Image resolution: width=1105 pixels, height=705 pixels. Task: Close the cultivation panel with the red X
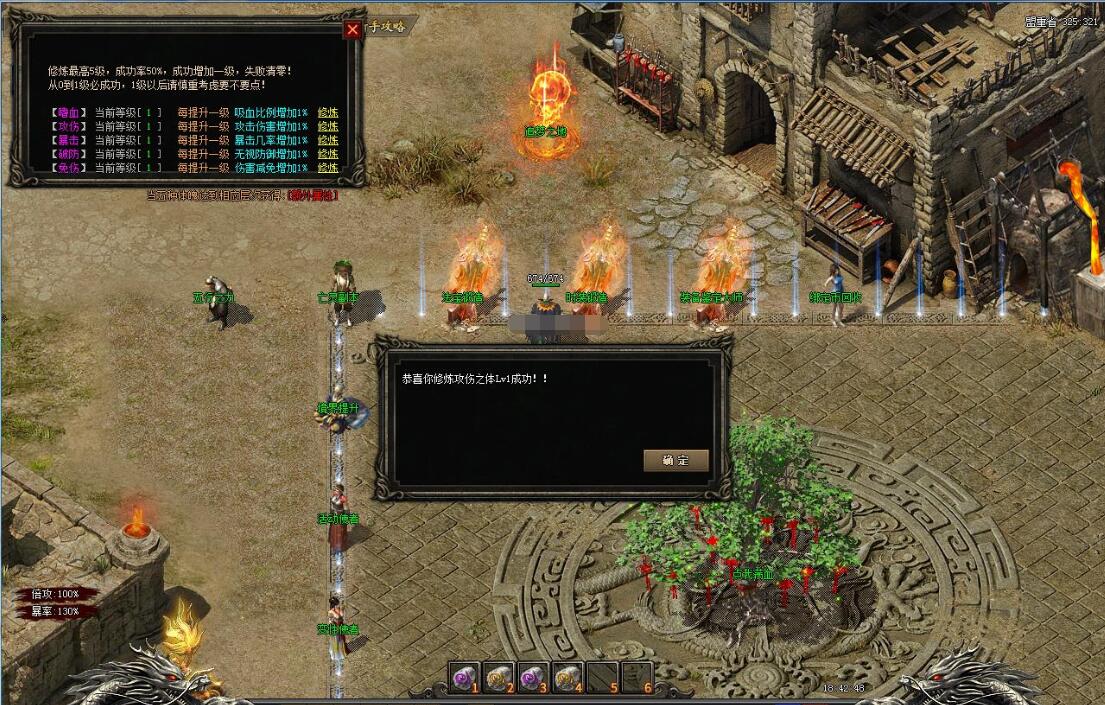click(352, 30)
